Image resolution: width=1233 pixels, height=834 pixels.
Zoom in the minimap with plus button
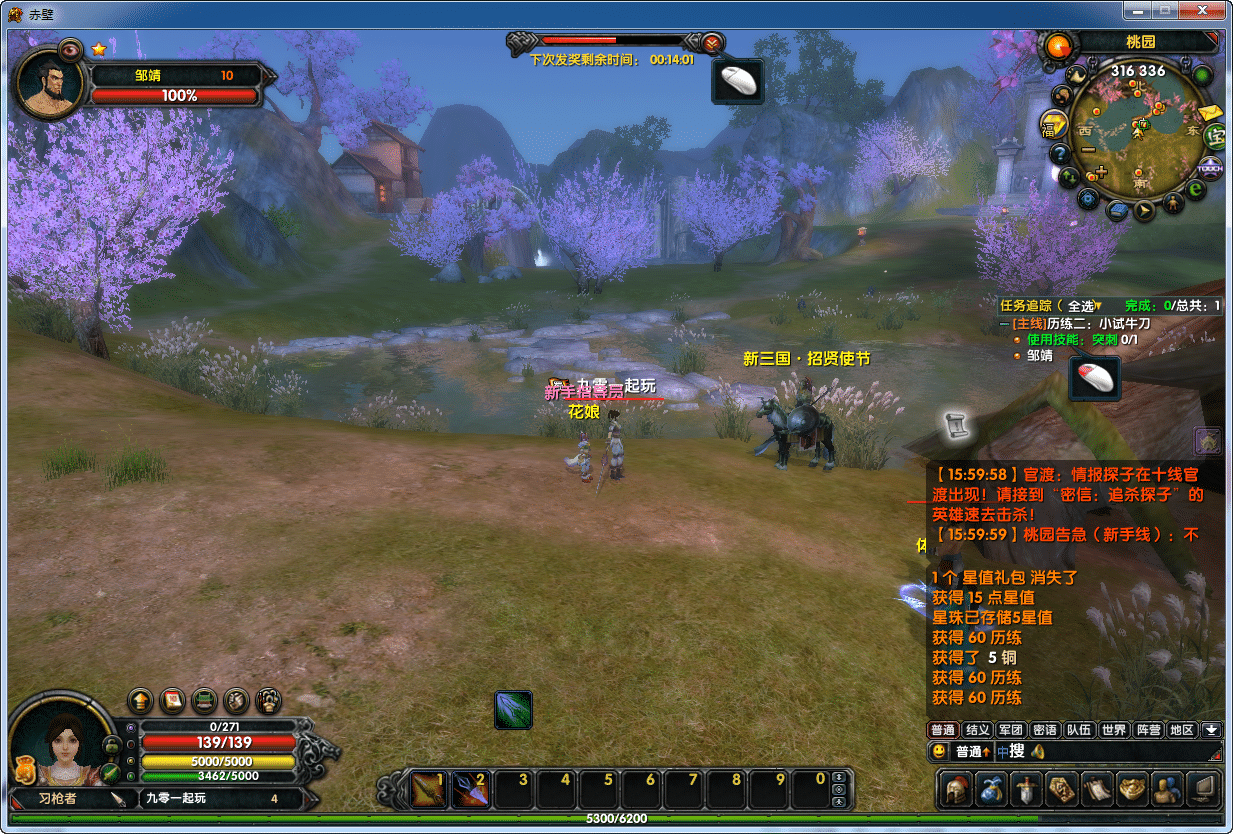1100,173
